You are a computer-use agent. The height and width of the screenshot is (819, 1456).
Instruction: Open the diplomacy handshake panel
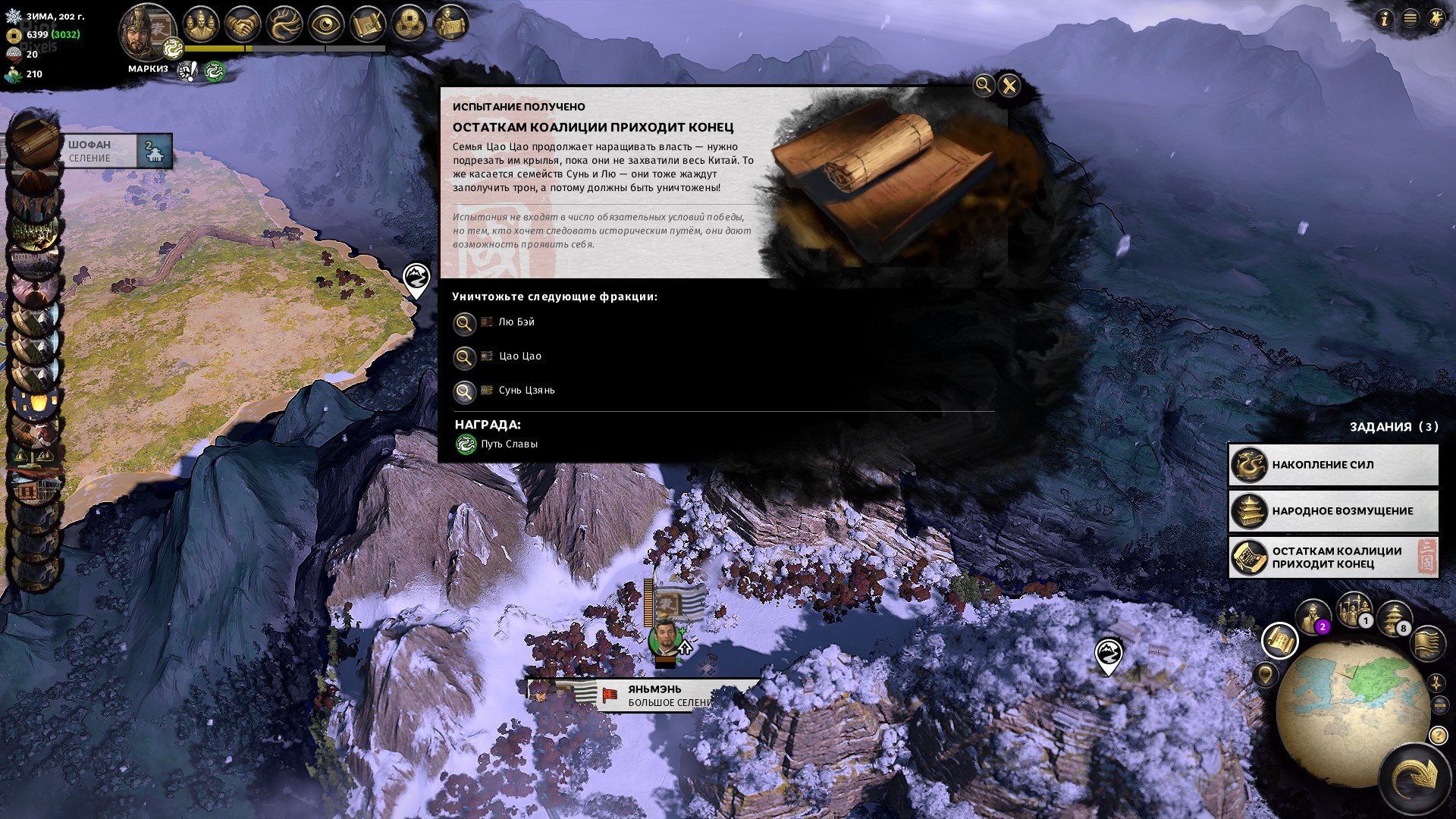tap(241, 23)
